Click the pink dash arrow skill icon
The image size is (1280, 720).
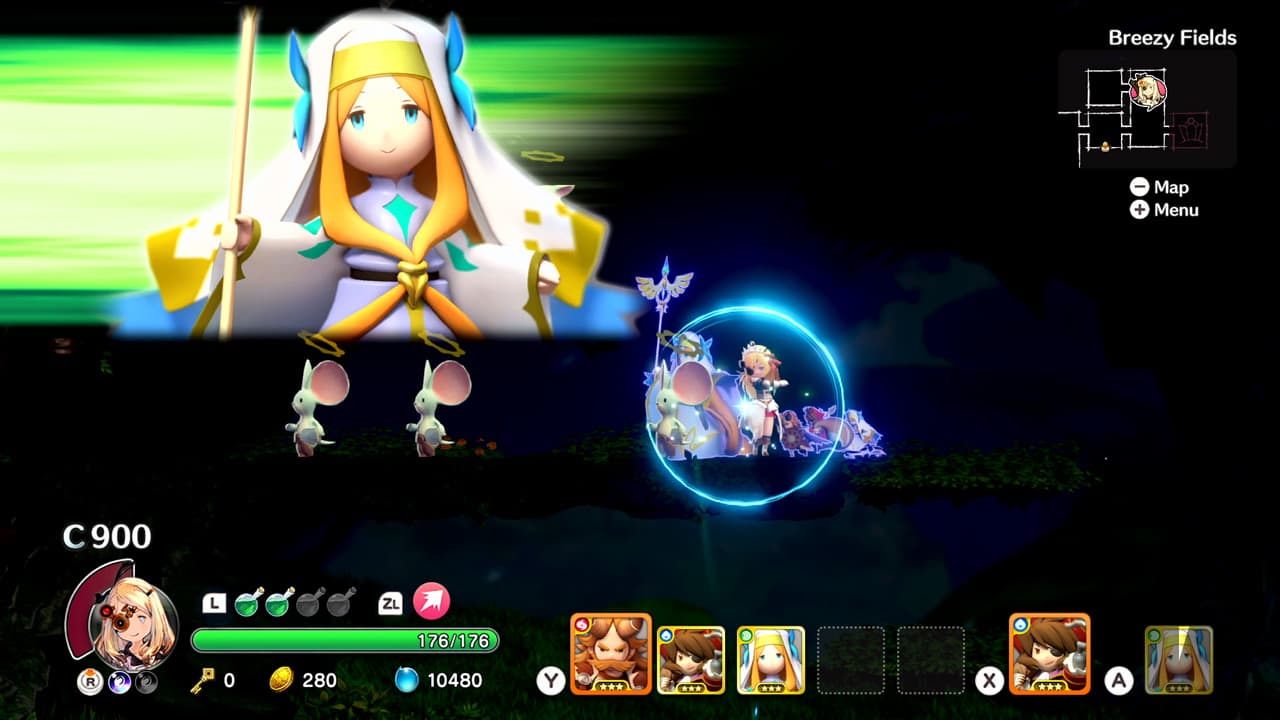[x=430, y=602]
